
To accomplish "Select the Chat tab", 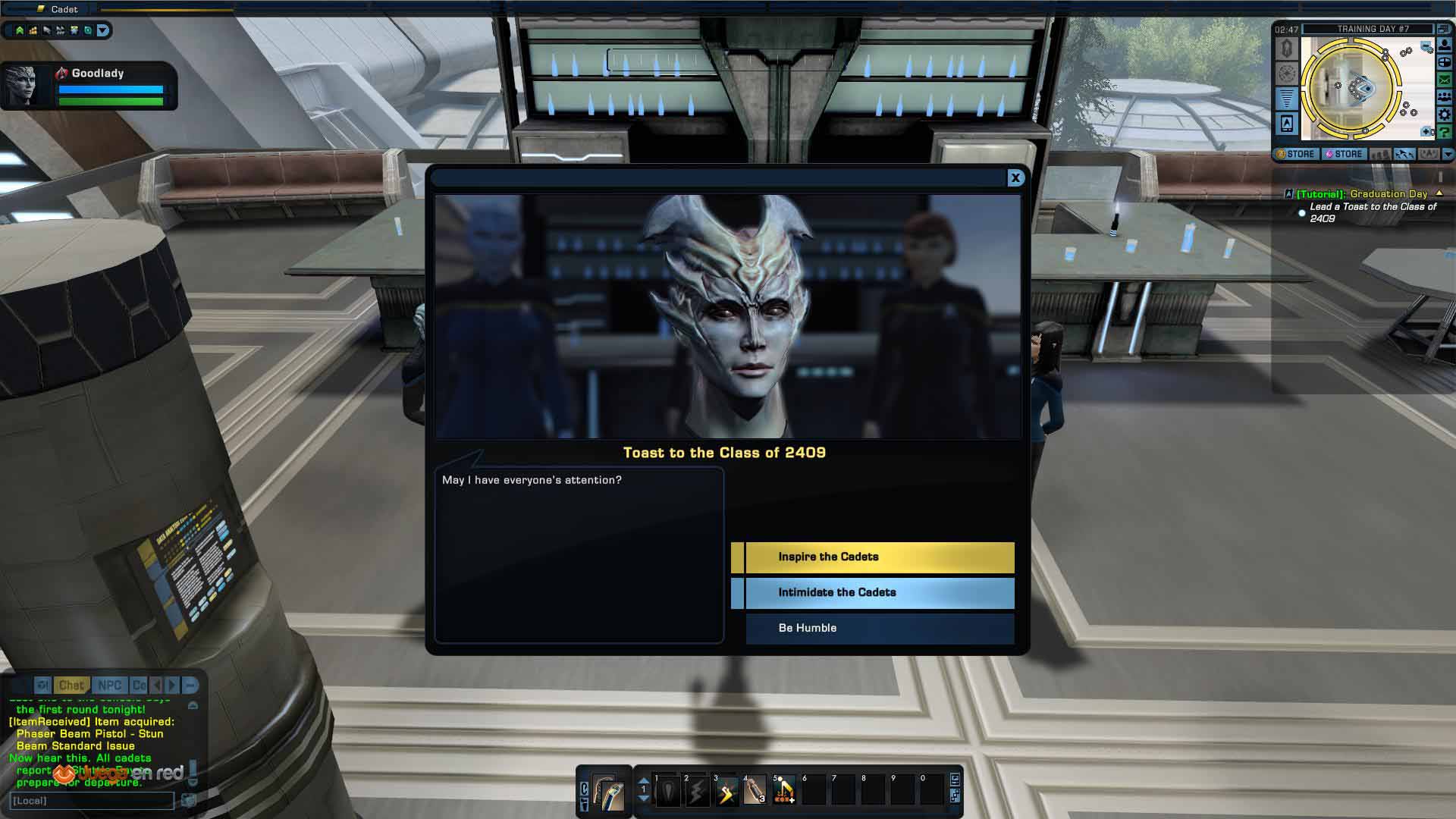I will coord(71,686).
